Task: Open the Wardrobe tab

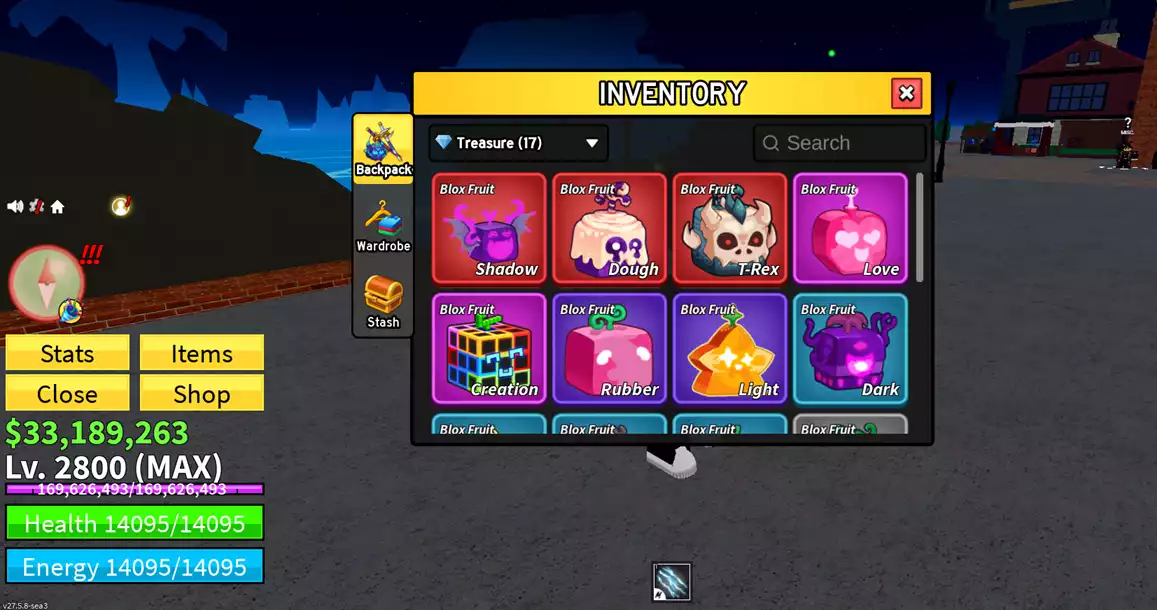Action: 383,225
